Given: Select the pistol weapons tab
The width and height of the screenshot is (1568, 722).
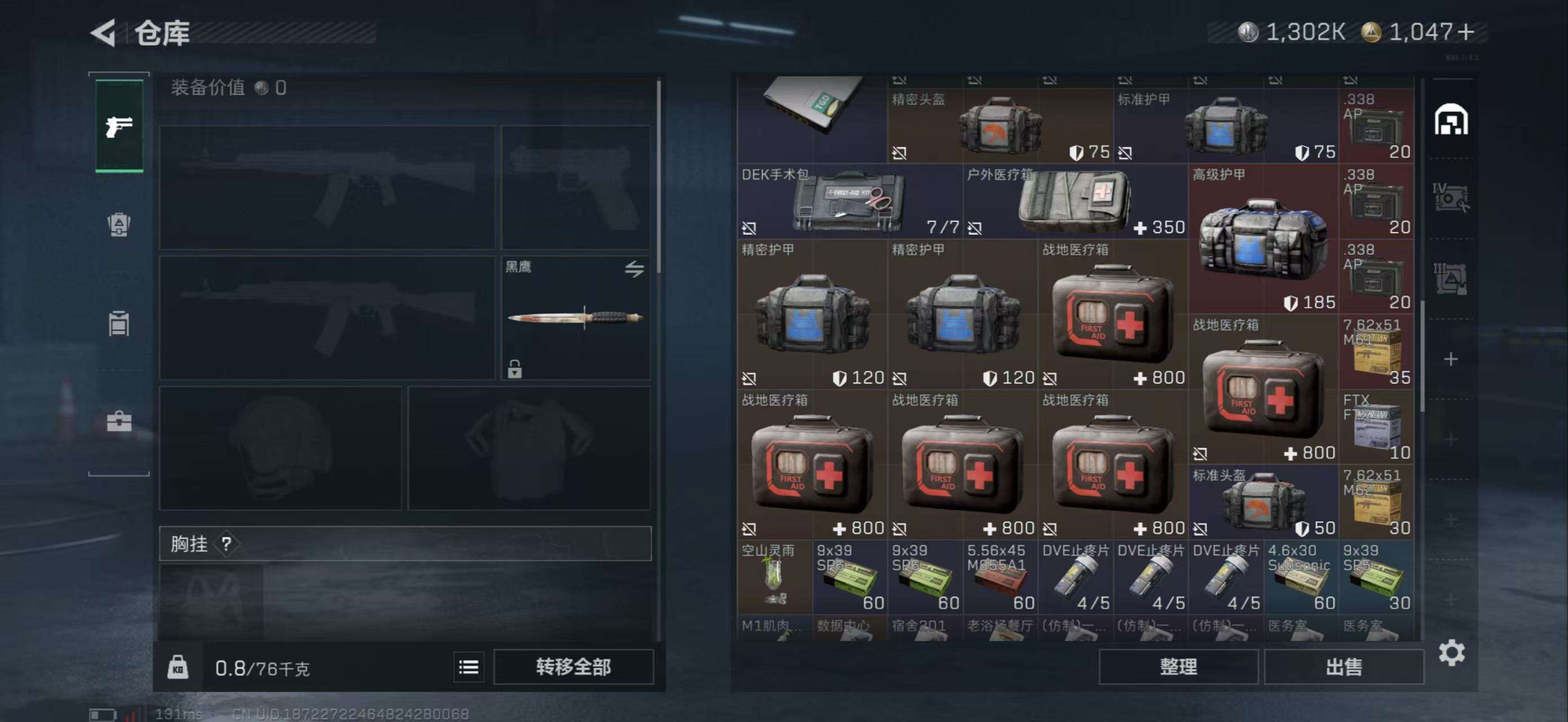Looking at the screenshot, I should pos(120,126).
